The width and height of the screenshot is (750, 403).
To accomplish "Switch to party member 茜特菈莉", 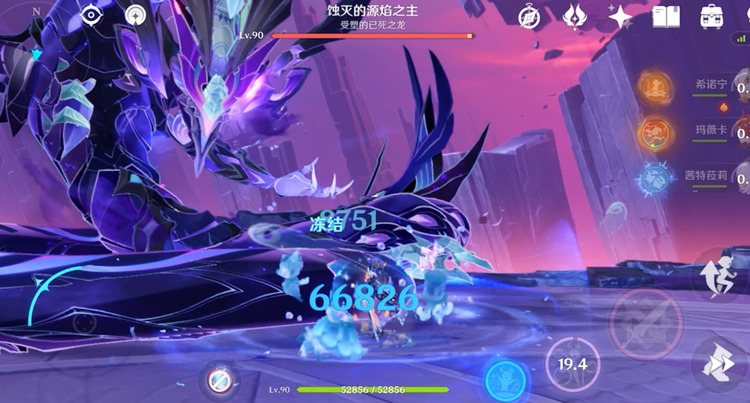I will pyautogui.click(x=656, y=178).
